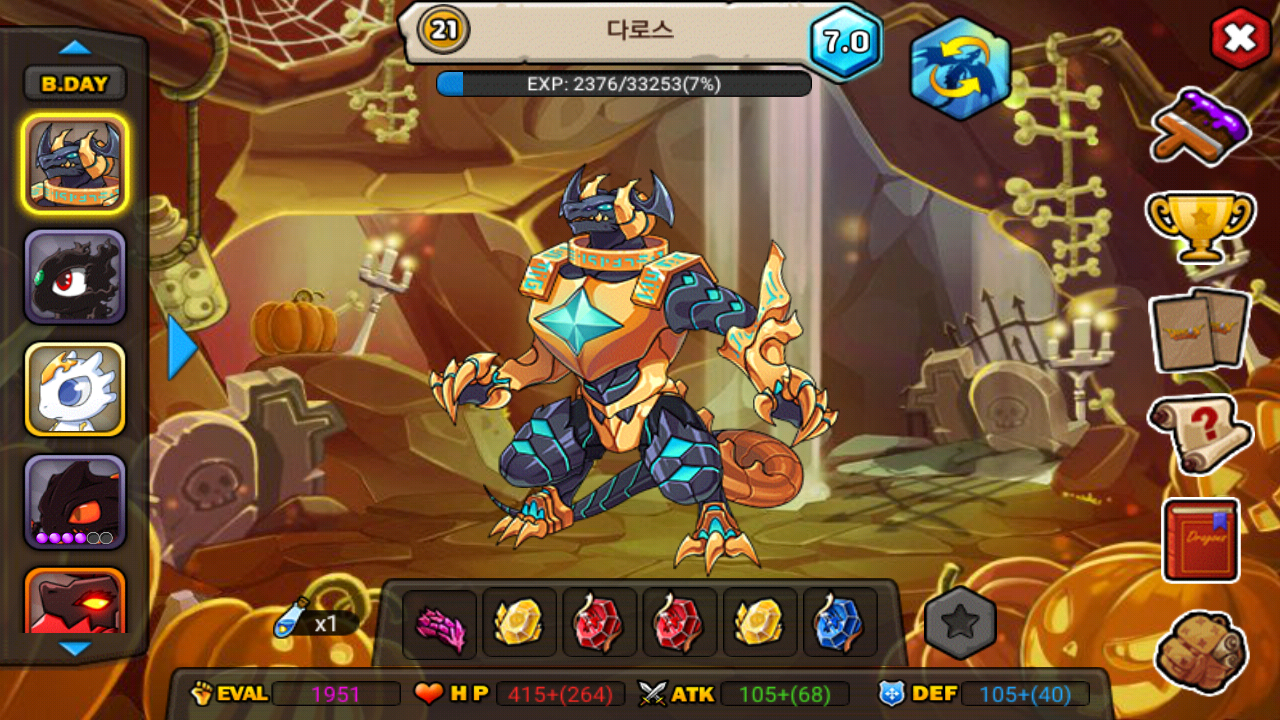Click the B.DAY sort button

click(x=75, y=84)
